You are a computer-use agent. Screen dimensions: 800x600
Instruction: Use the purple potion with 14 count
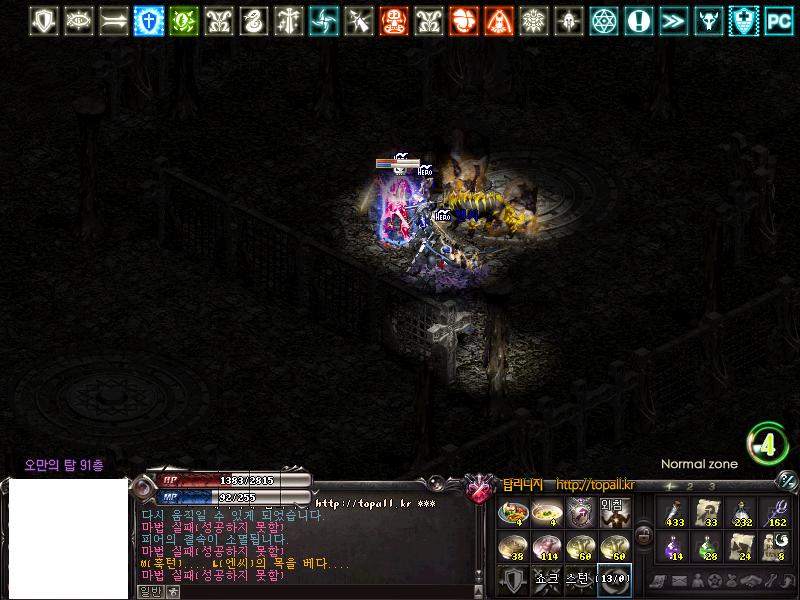click(x=672, y=546)
